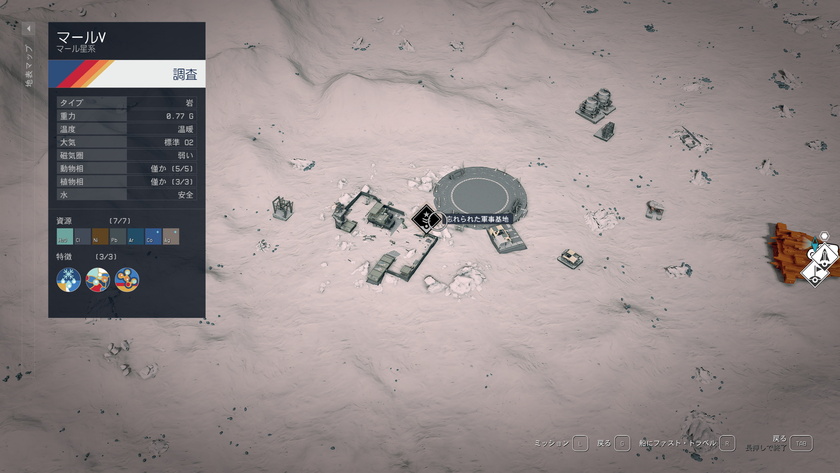Select the Pb resource tile

tap(118, 236)
